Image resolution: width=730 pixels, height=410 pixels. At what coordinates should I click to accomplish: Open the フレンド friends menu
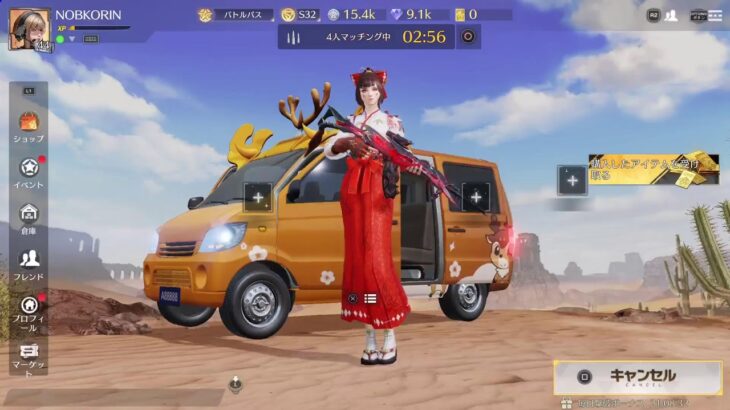[x=29, y=264]
